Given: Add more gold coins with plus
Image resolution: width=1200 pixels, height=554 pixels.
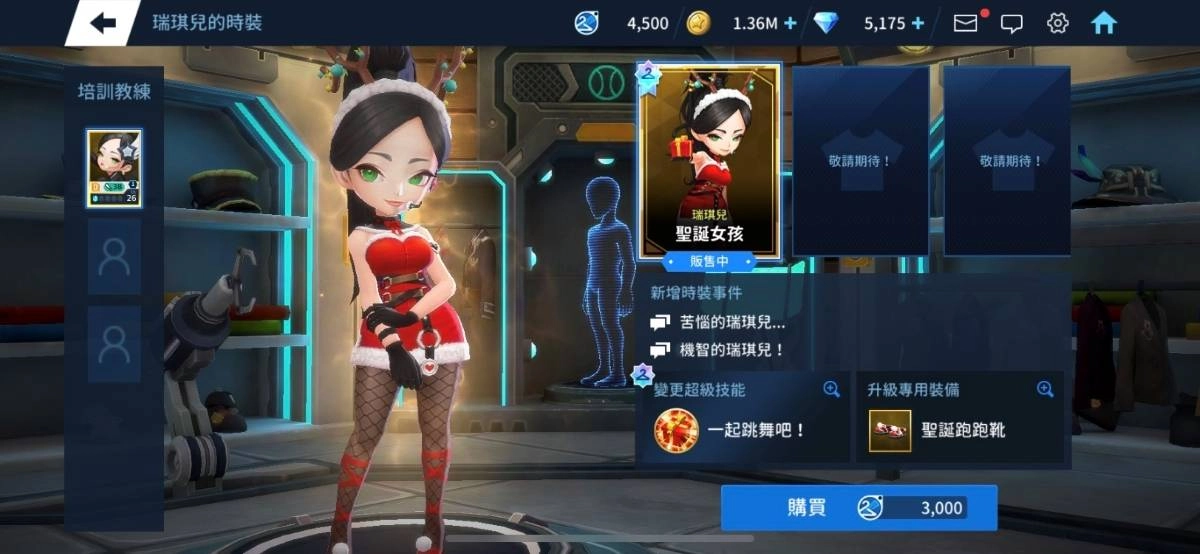Looking at the screenshot, I should pos(790,23).
